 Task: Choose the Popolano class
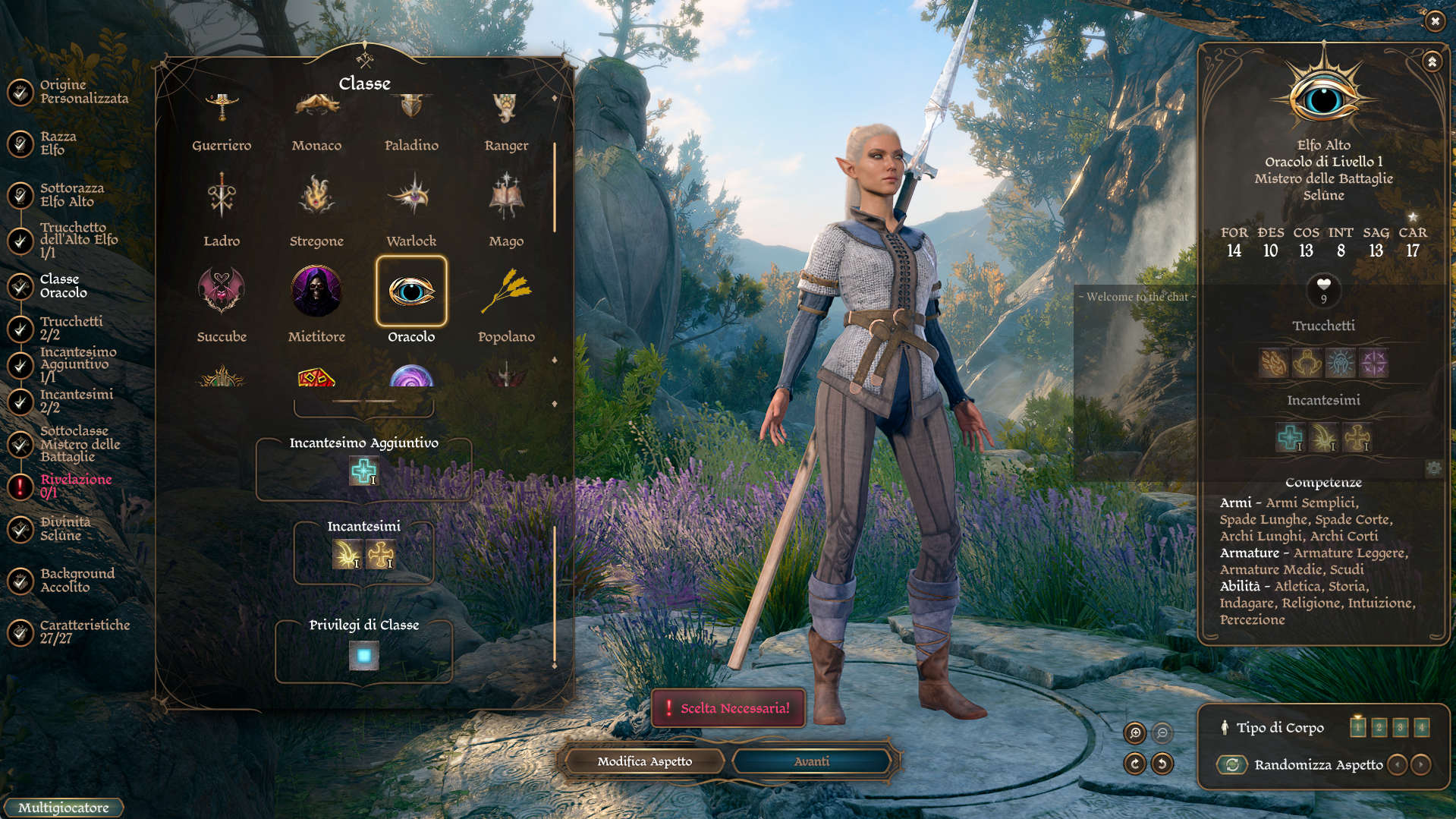pyautogui.click(x=506, y=291)
